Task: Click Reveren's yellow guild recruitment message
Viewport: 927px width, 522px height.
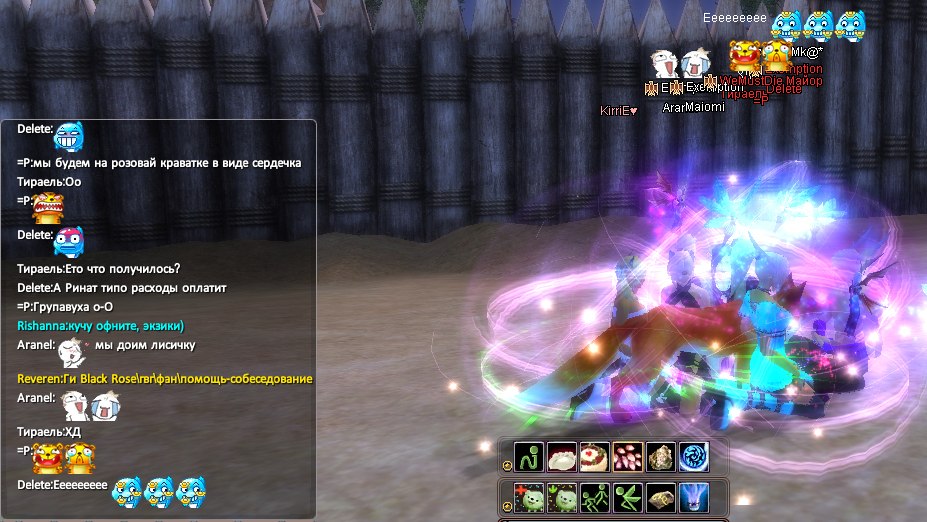Action: tap(165, 379)
